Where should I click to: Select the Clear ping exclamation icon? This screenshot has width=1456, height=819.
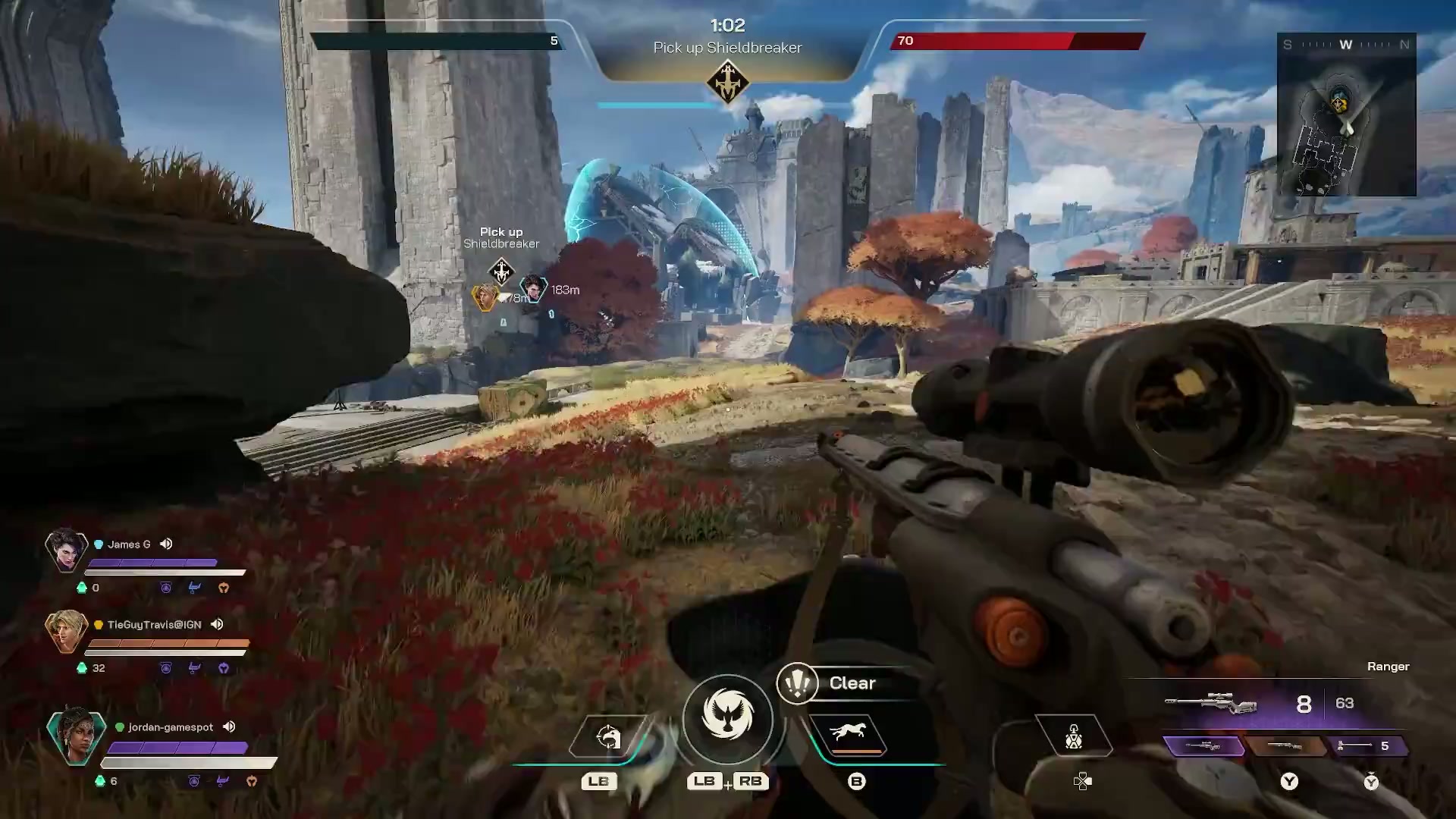(x=797, y=682)
